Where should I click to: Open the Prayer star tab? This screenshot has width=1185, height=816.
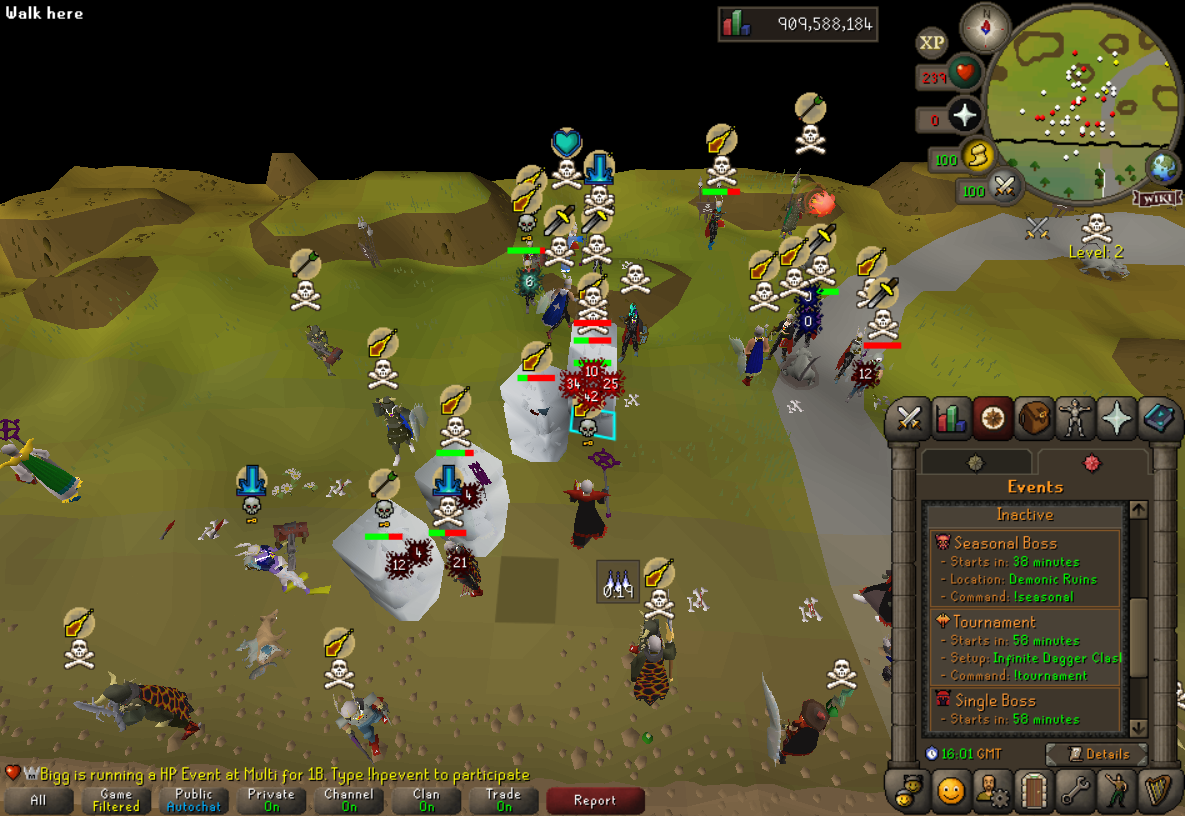(1116, 420)
